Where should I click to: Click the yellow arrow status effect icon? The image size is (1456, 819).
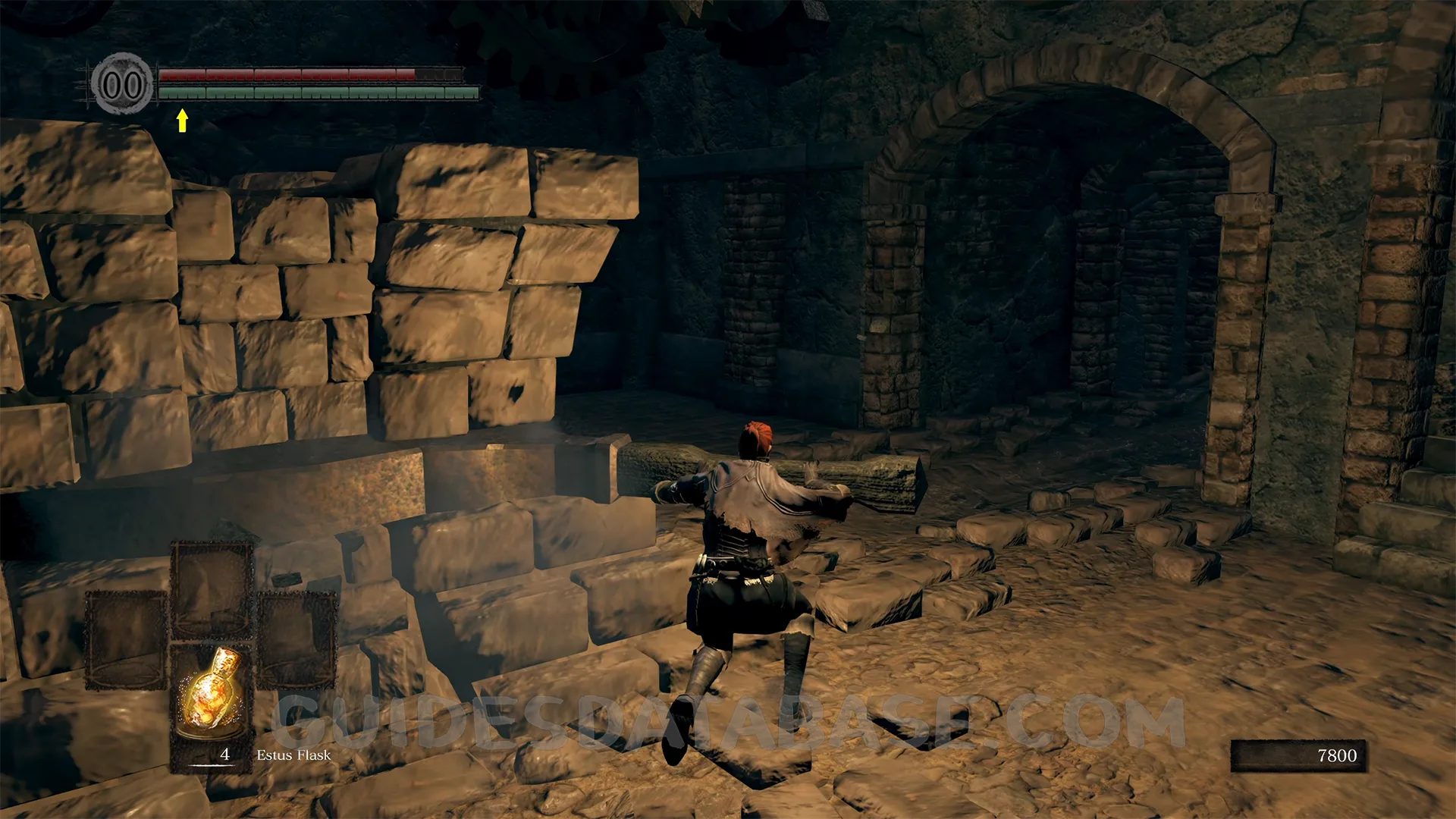tap(182, 120)
